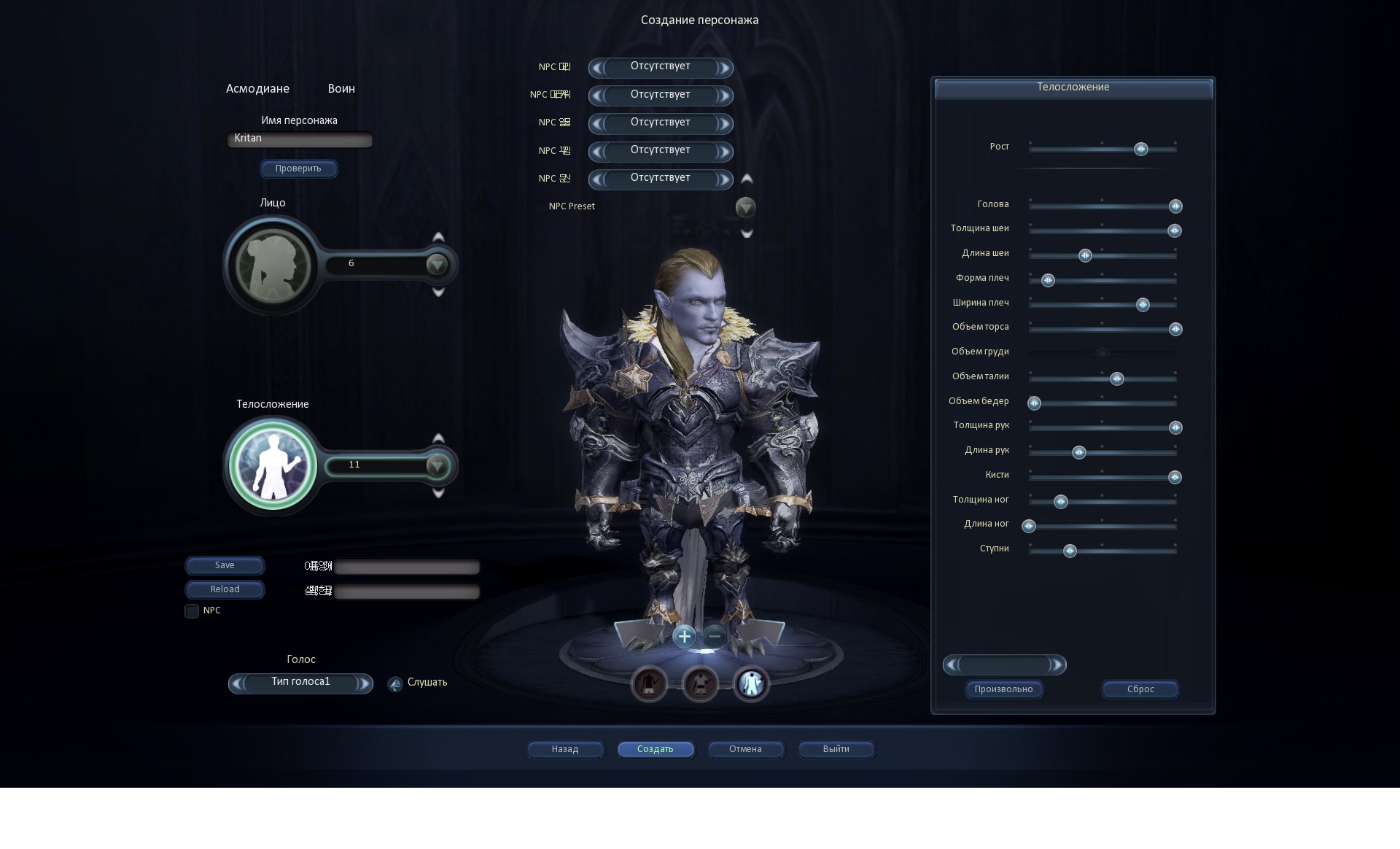
Task: Cancel creation with the Отмена button
Action: 745,749
